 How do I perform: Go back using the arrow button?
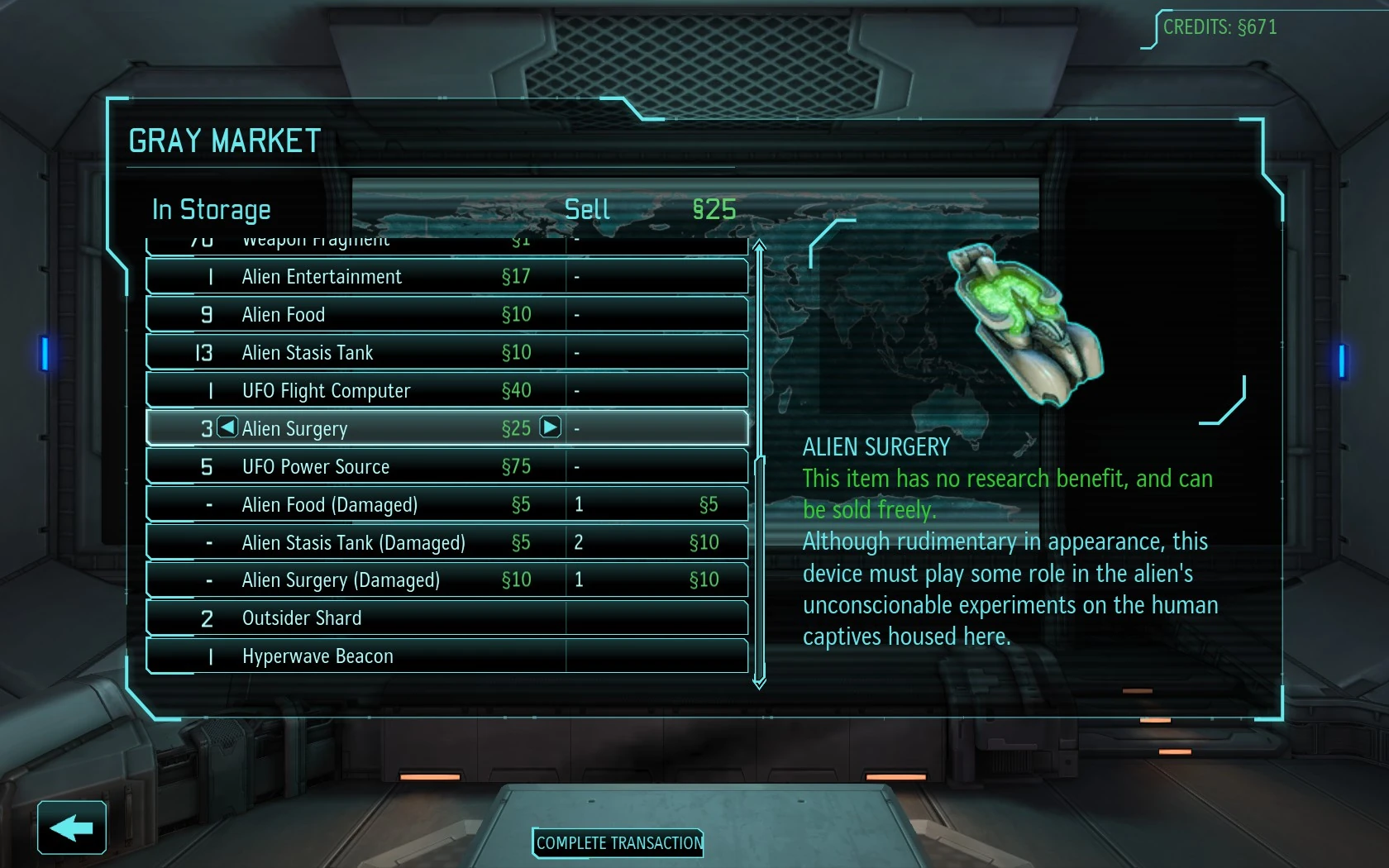pos(72,827)
